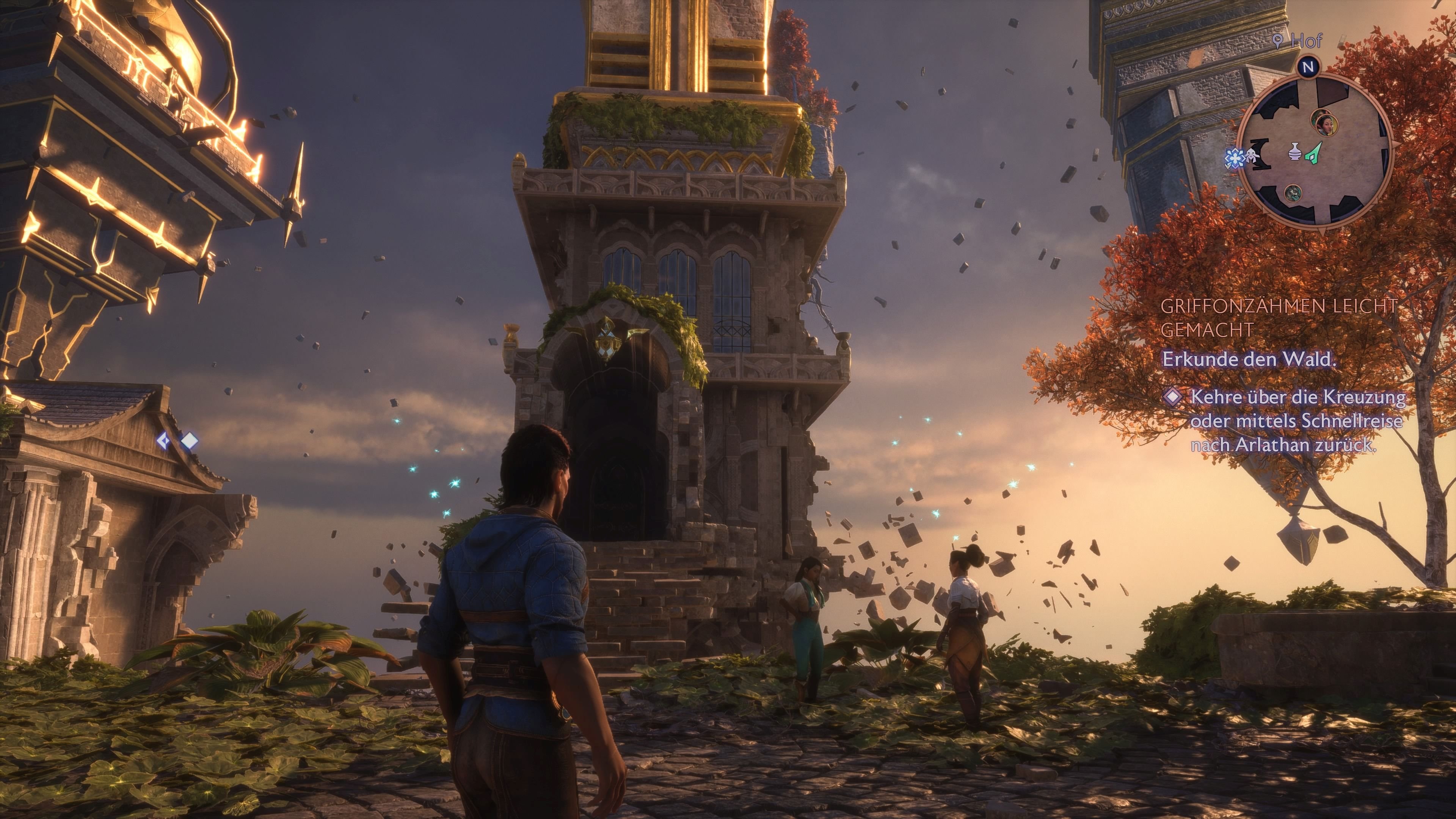1456x819 pixels.
Task: Select the green player arrow on the minimap
Action: click(1314, 154)
